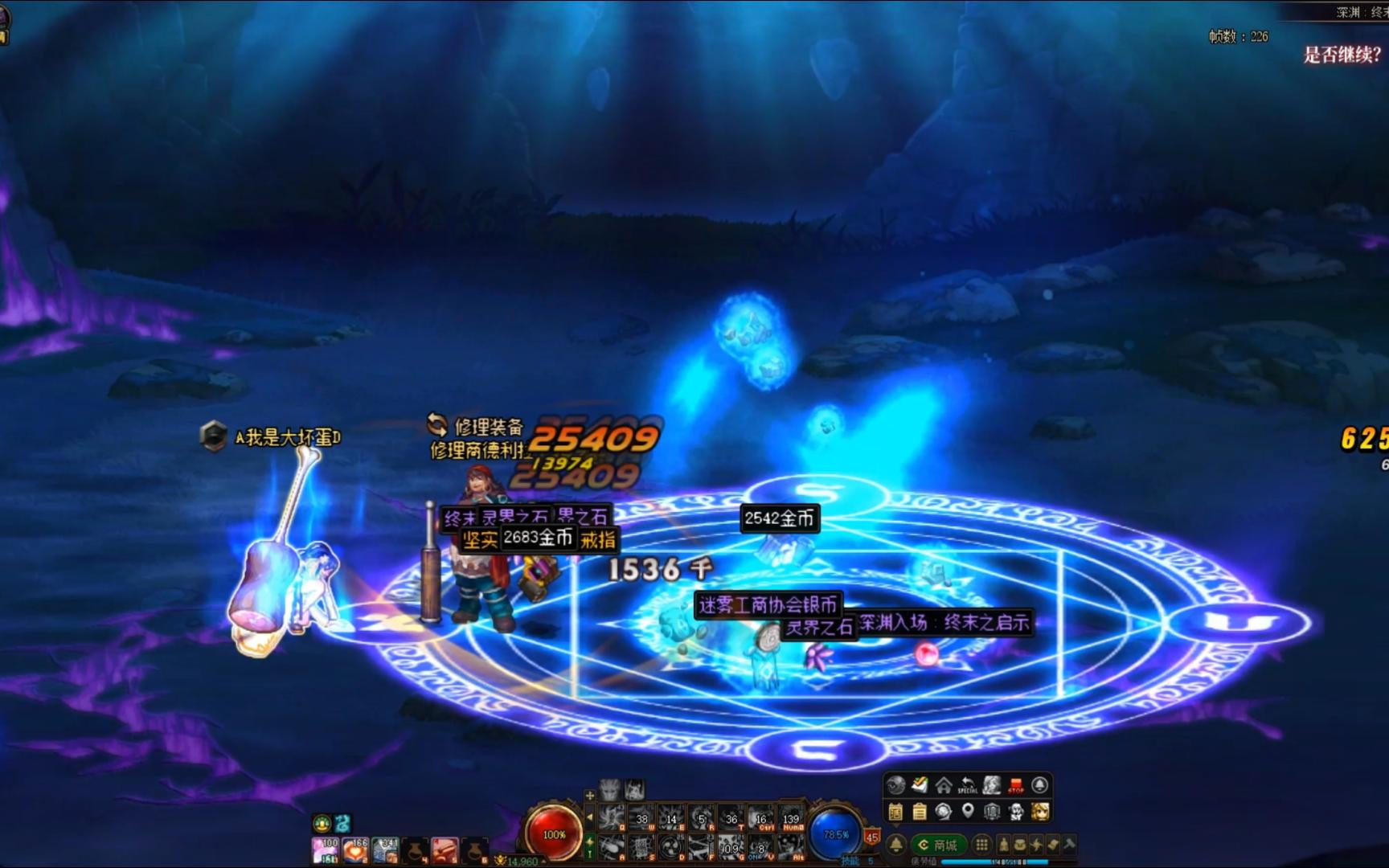
Task: Open the nine-dot grid menu button
Action: click(x=981, y=845)
